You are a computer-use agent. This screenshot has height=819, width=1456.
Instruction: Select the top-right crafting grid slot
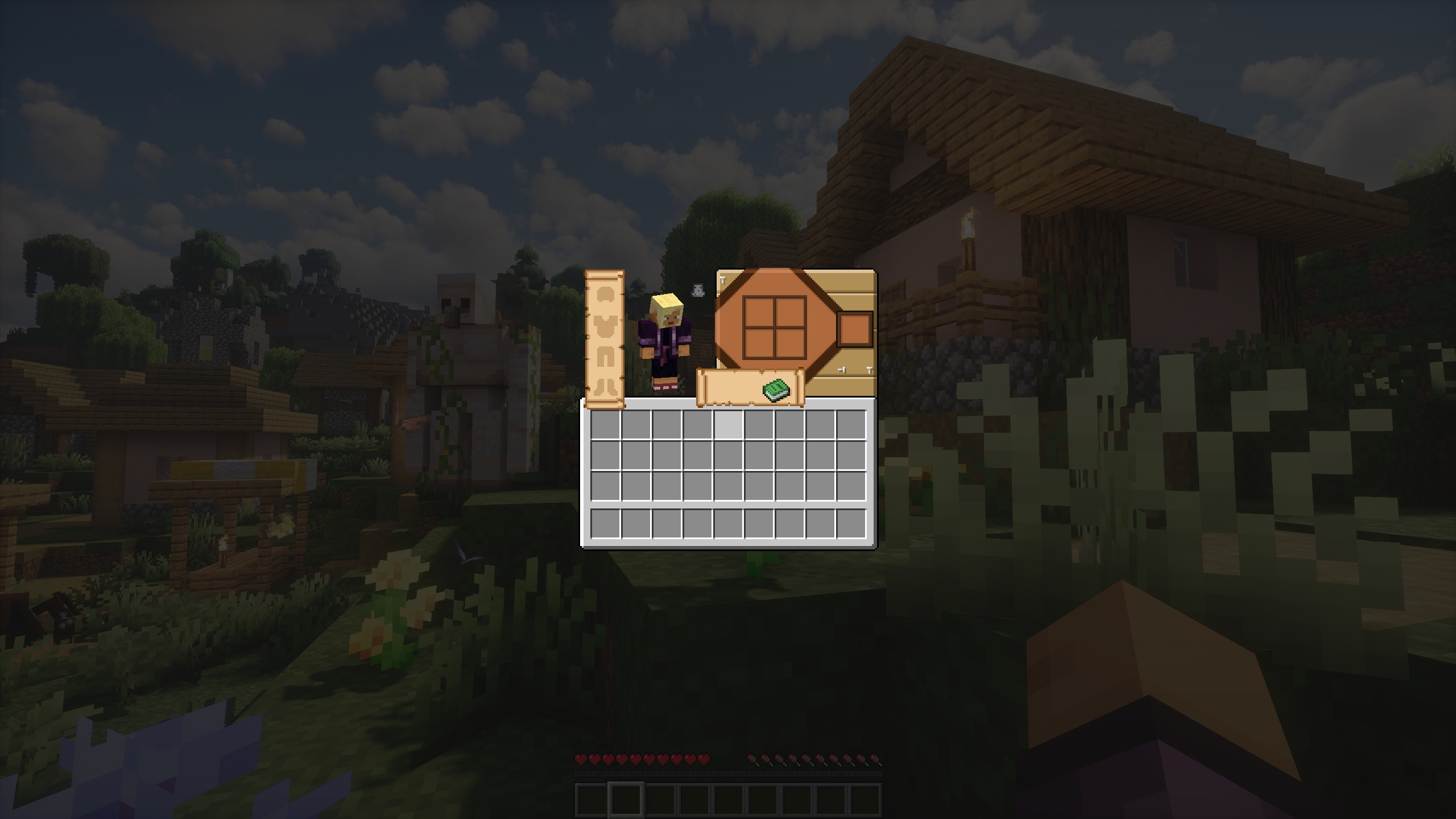tap(790, 312)
